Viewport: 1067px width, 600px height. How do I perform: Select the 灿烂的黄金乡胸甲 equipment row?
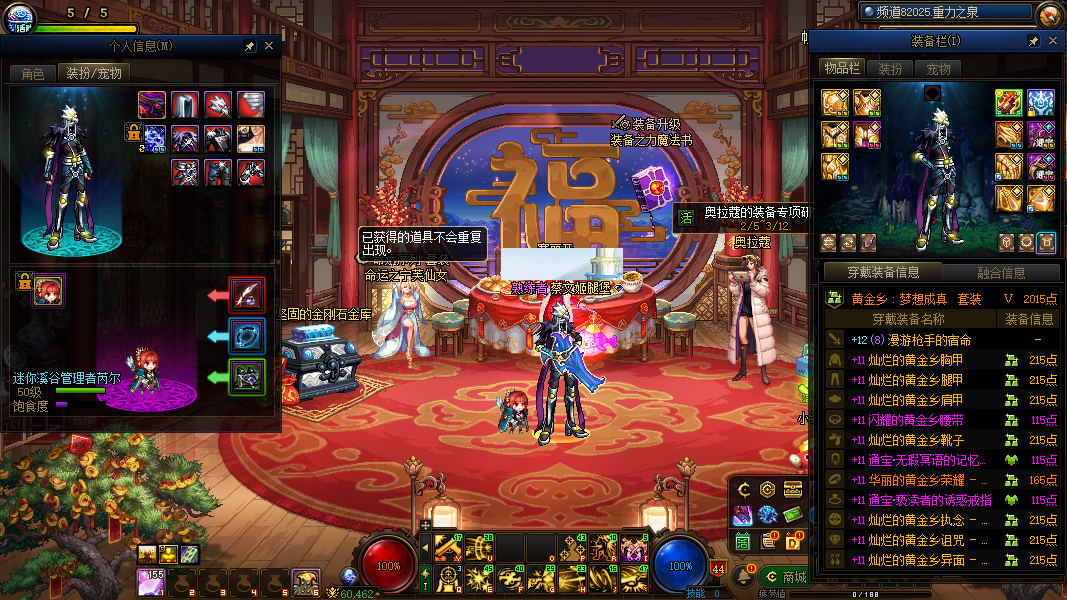click(907, 360)
